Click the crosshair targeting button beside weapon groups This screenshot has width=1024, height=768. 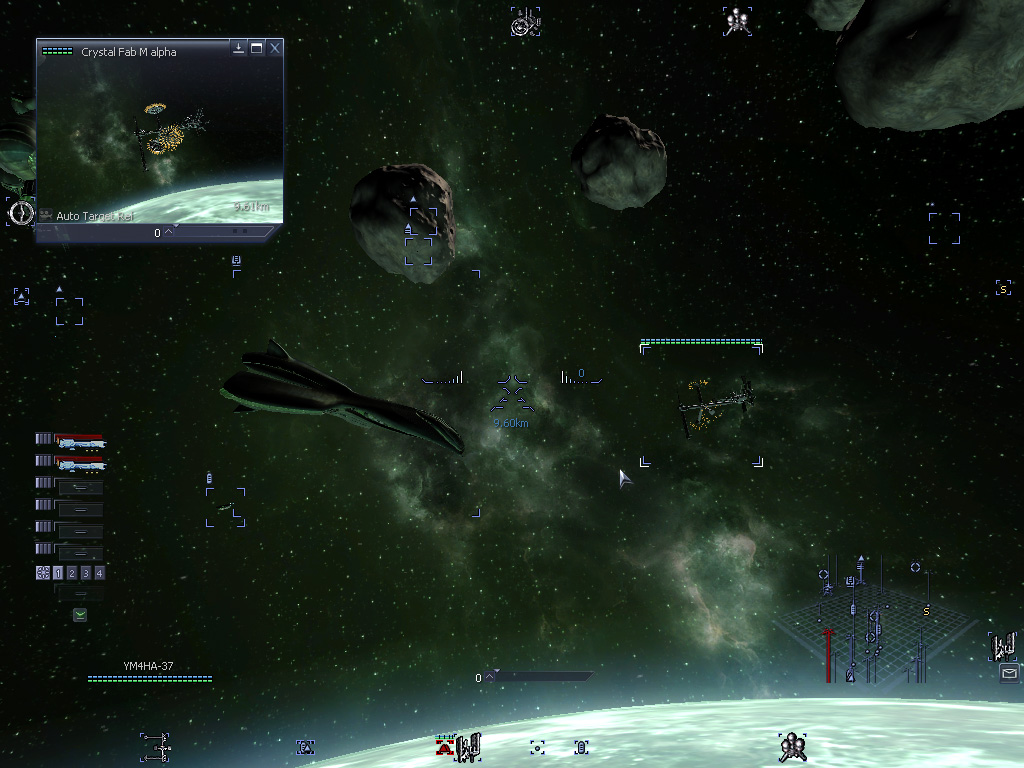click(x=42, y=573)
